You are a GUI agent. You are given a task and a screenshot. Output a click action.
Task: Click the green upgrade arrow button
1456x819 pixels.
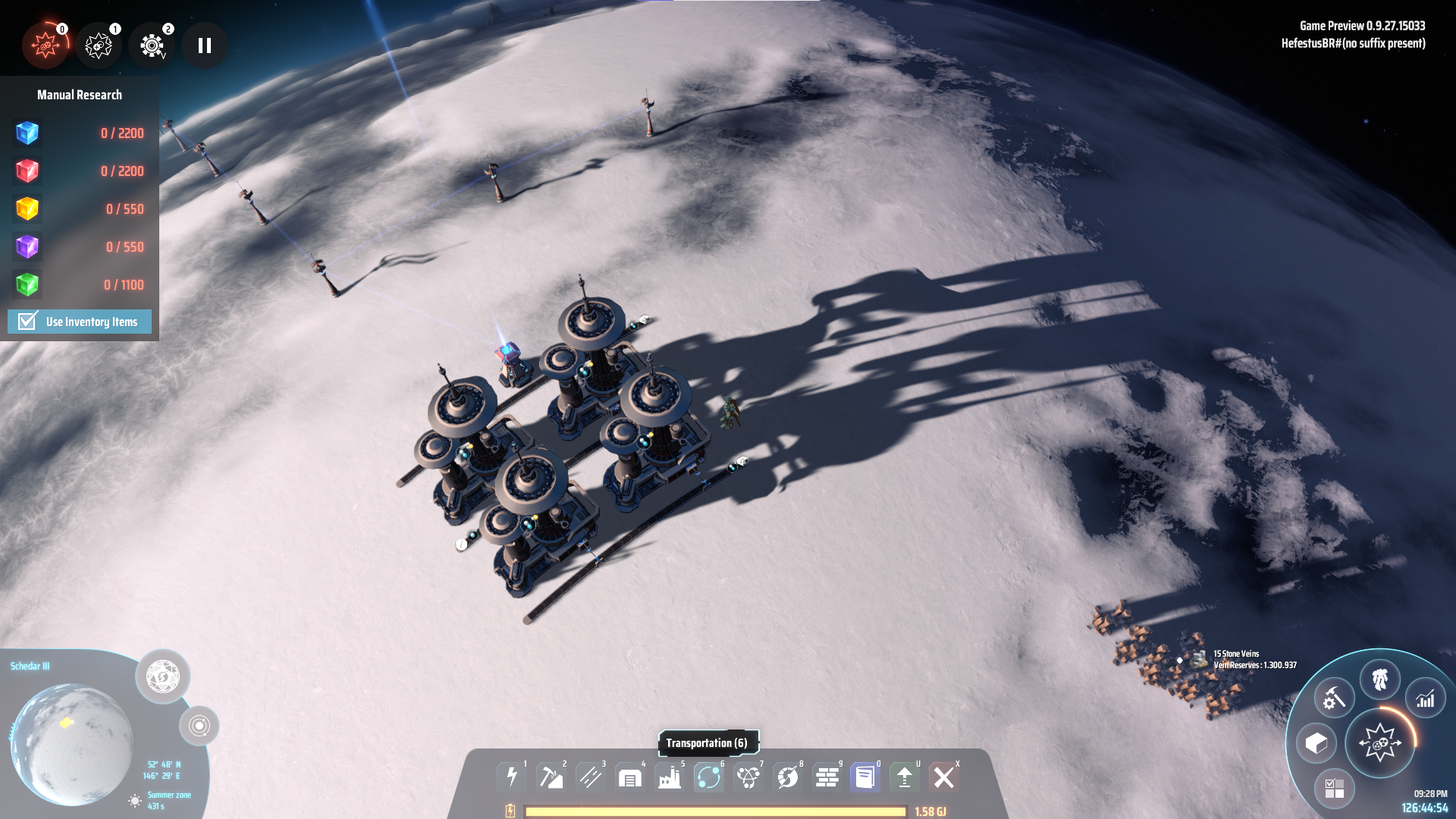pos(905,777)
